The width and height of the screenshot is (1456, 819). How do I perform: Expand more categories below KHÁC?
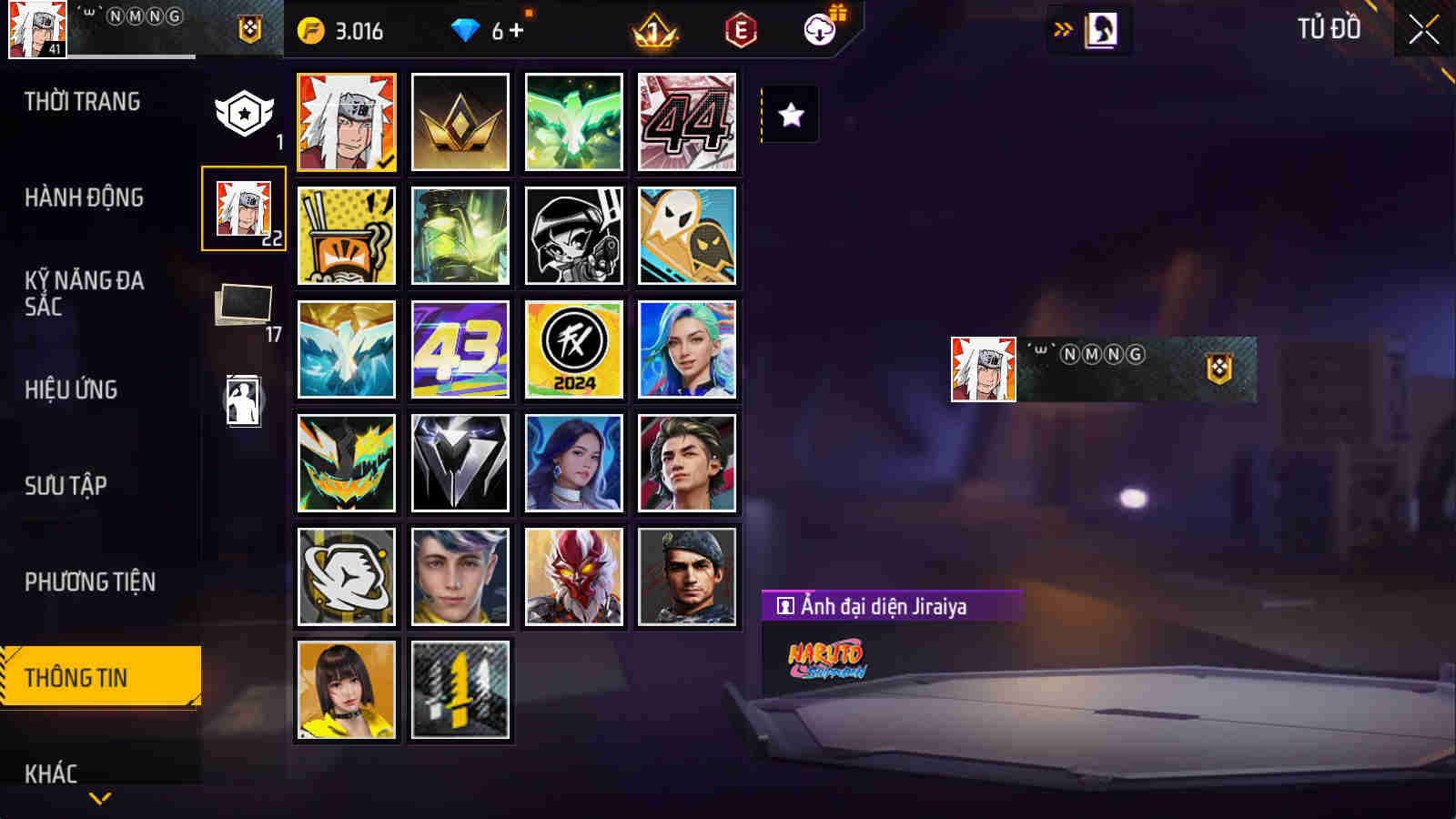100,799
